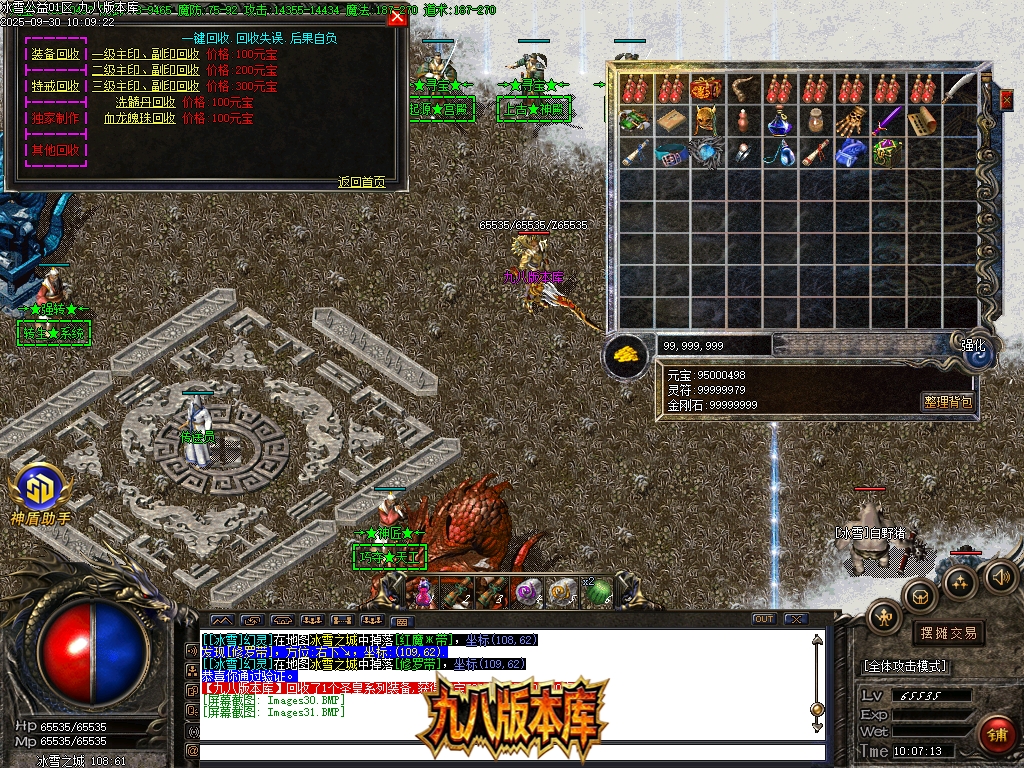Select the purple sword in the bag
Viewport: 1024px width, 768px height.
click(886, 121)
